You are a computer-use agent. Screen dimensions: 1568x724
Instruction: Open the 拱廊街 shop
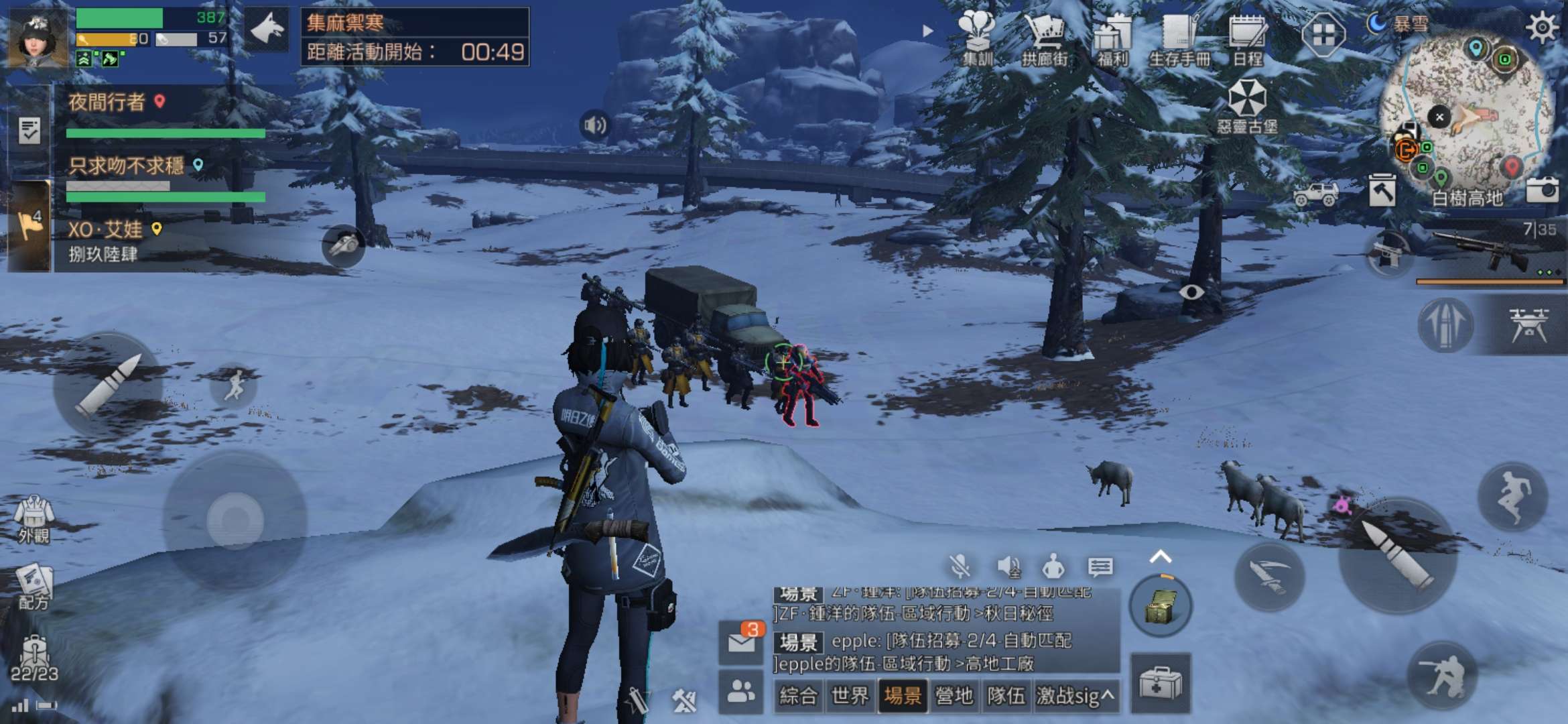point(1045,39)
